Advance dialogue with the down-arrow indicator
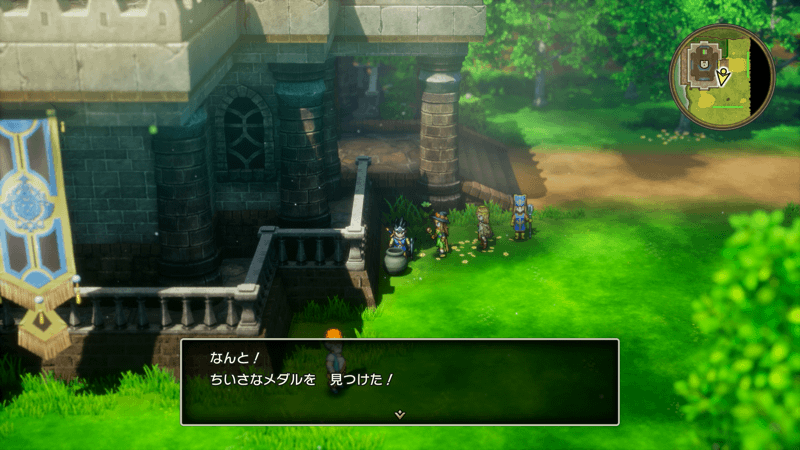The width and height of the screenshot is (800, 450). pos(399,413)
